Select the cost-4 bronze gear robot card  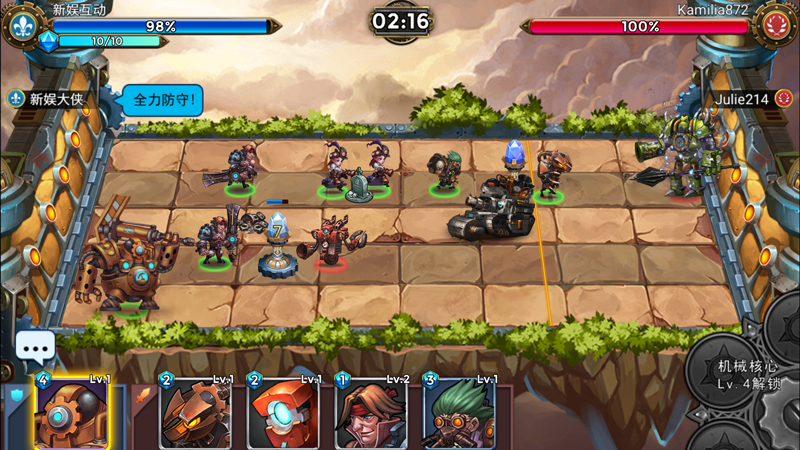click(72, 414)
